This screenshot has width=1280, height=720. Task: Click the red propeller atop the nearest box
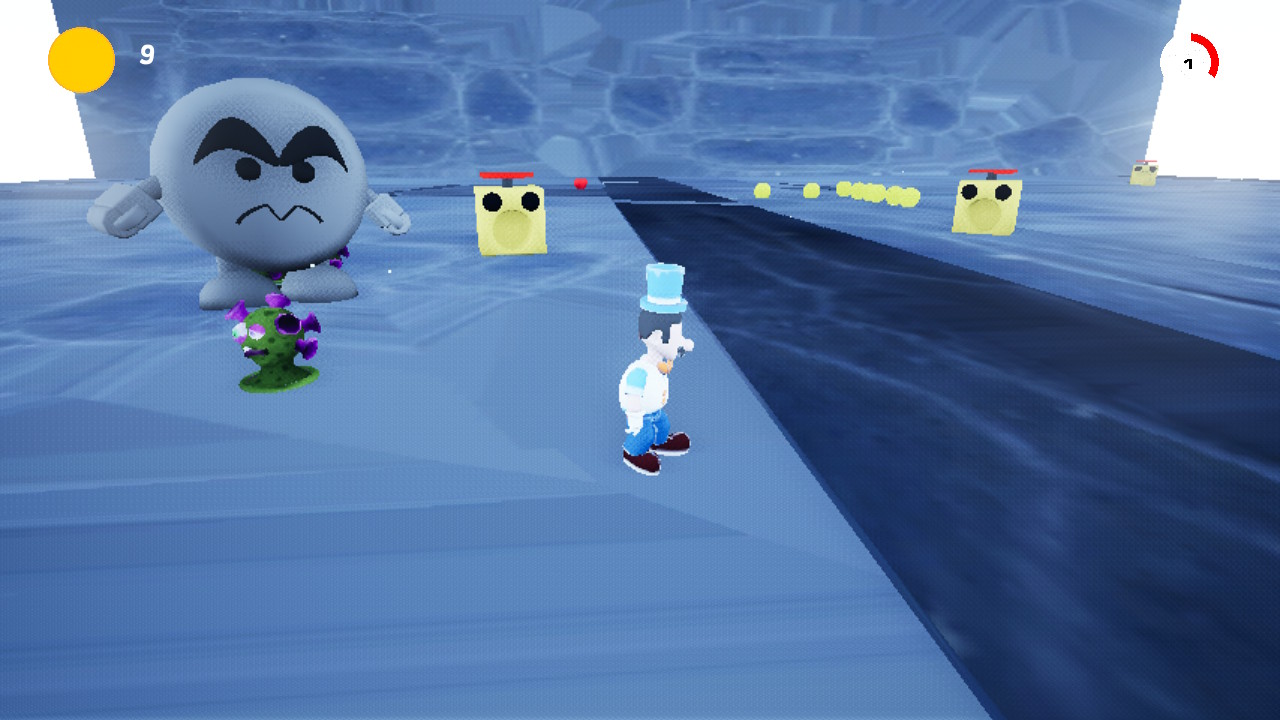coord(506,178)
